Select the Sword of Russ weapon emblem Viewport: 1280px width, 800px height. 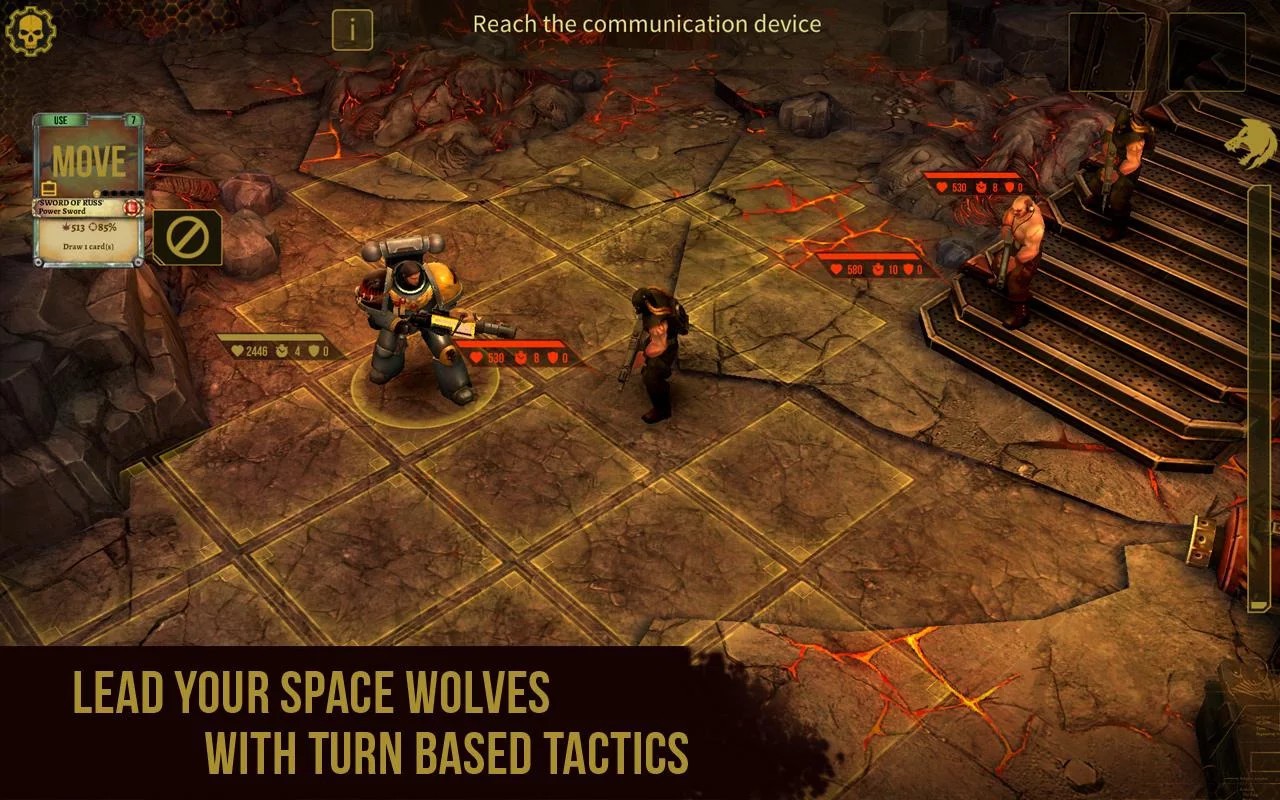click(132, 206)
